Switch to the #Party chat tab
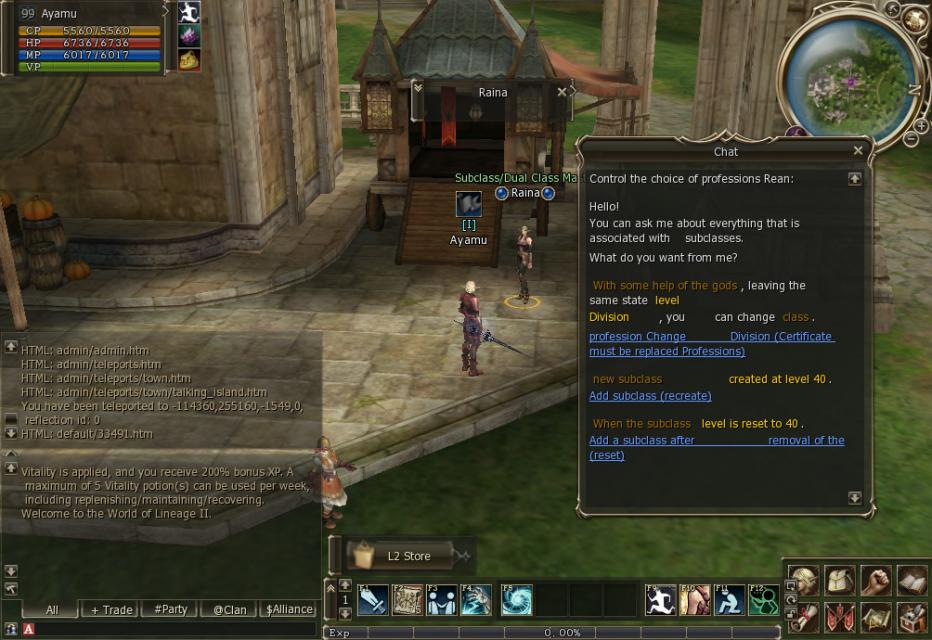Image resolution: width=932 pixels, height=640 pixels. [170, 609]
